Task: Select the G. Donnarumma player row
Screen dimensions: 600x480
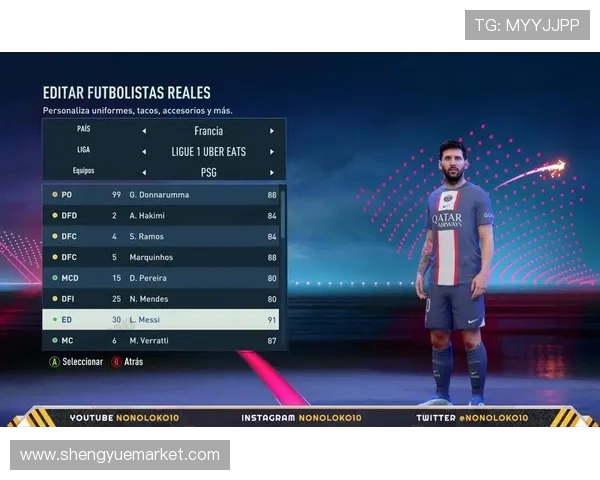Action: (x=160, y=195)
